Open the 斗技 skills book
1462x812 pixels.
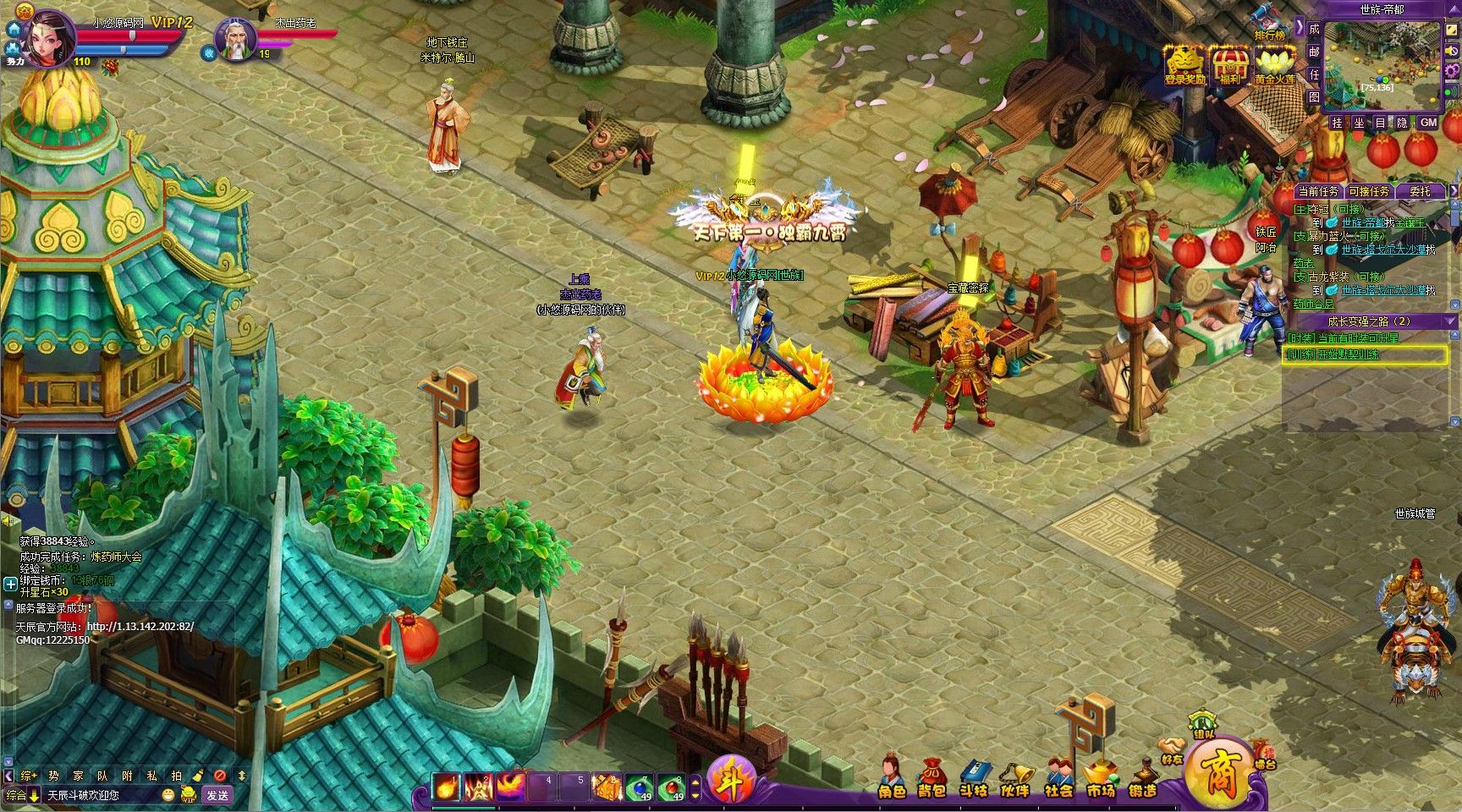974,778
